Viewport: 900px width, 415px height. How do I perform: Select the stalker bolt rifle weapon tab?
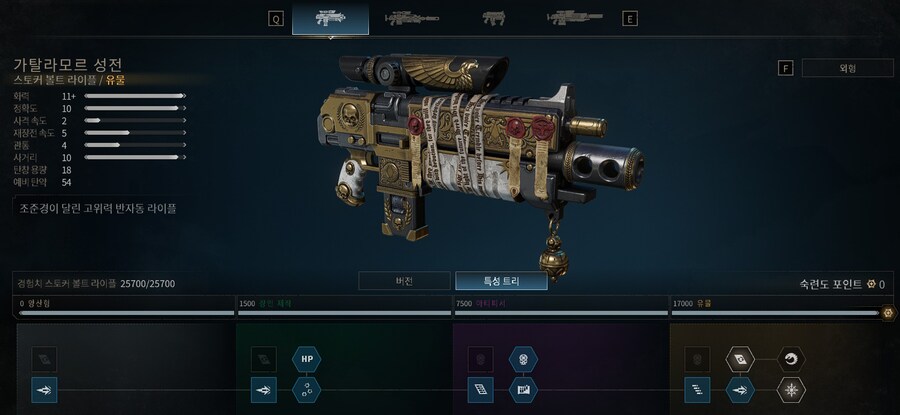(x=330, y=18)
